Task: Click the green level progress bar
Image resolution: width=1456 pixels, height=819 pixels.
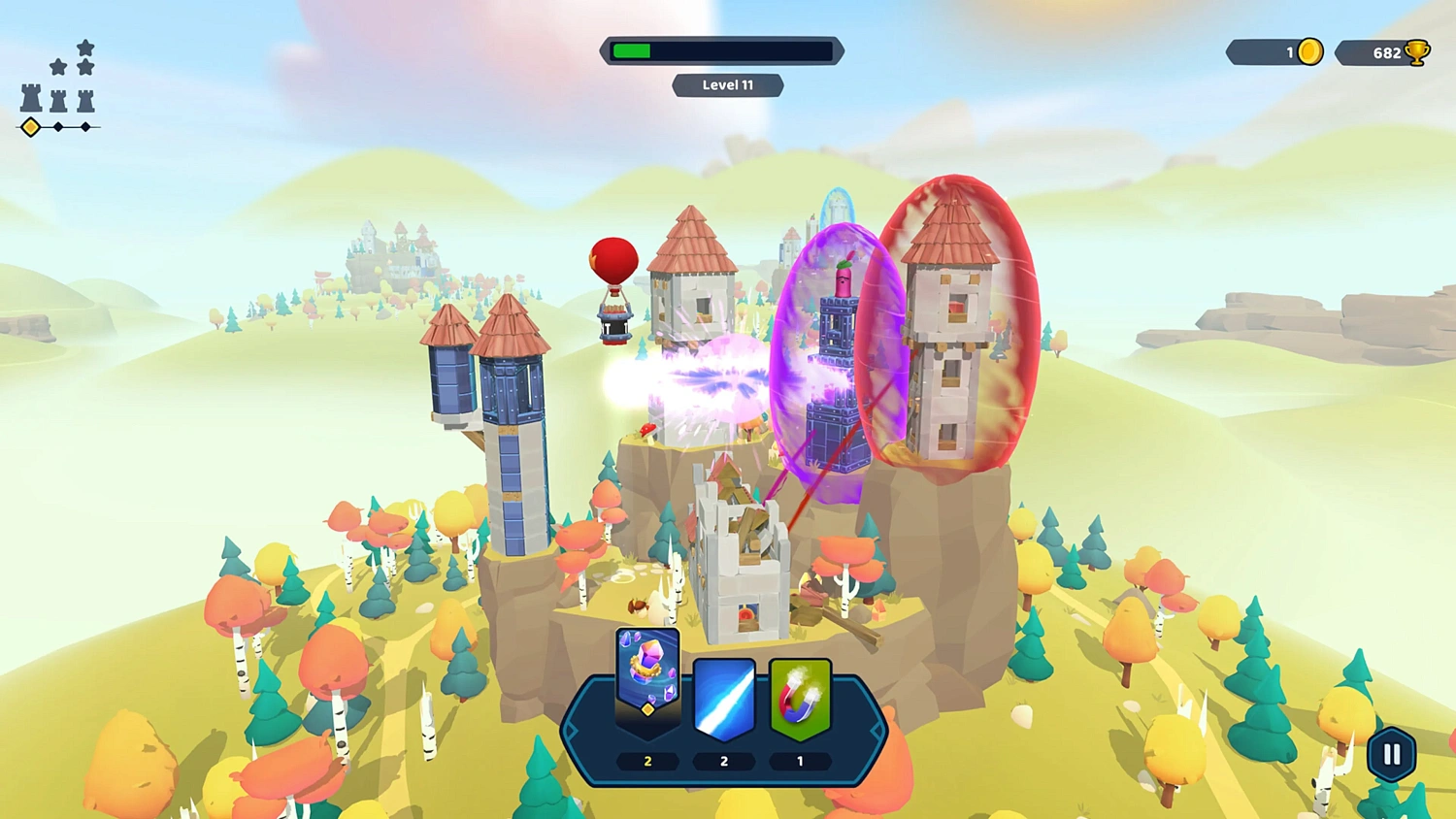Action: [632, 49]
